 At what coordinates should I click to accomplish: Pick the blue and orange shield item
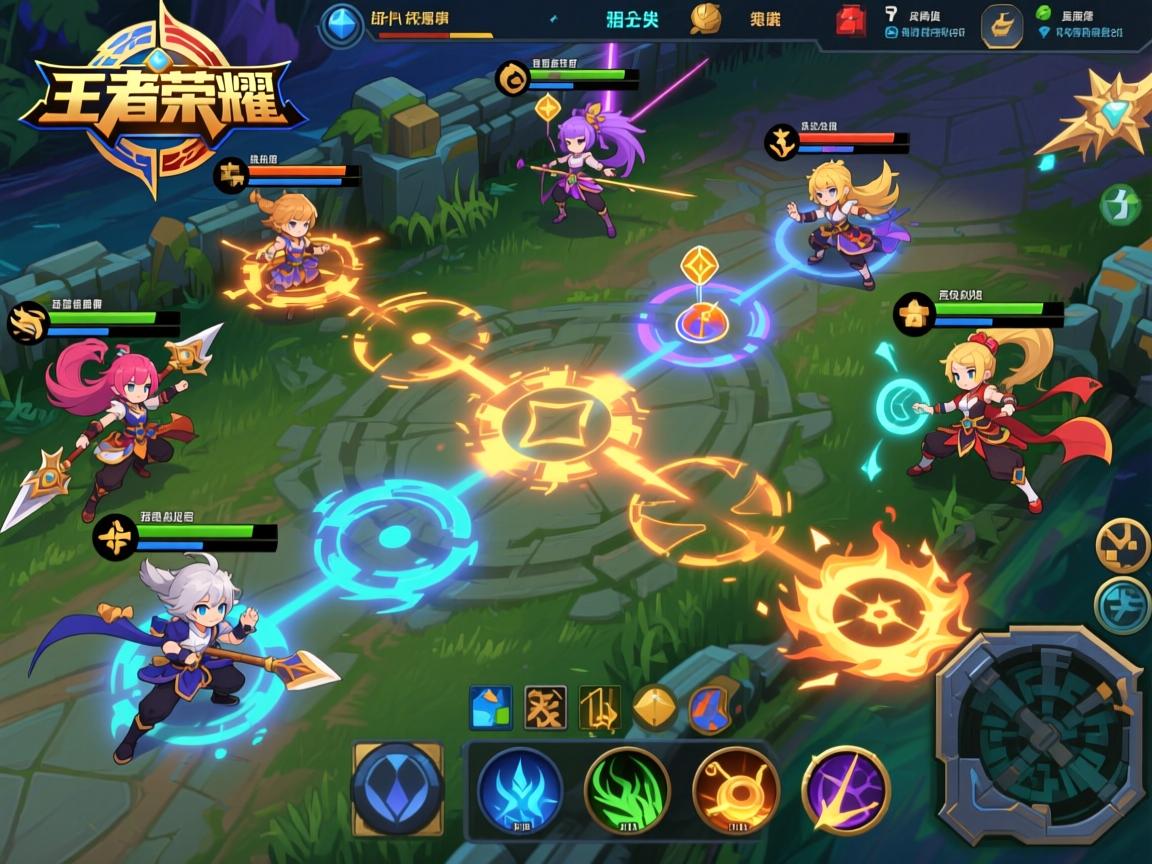point(708,707)
